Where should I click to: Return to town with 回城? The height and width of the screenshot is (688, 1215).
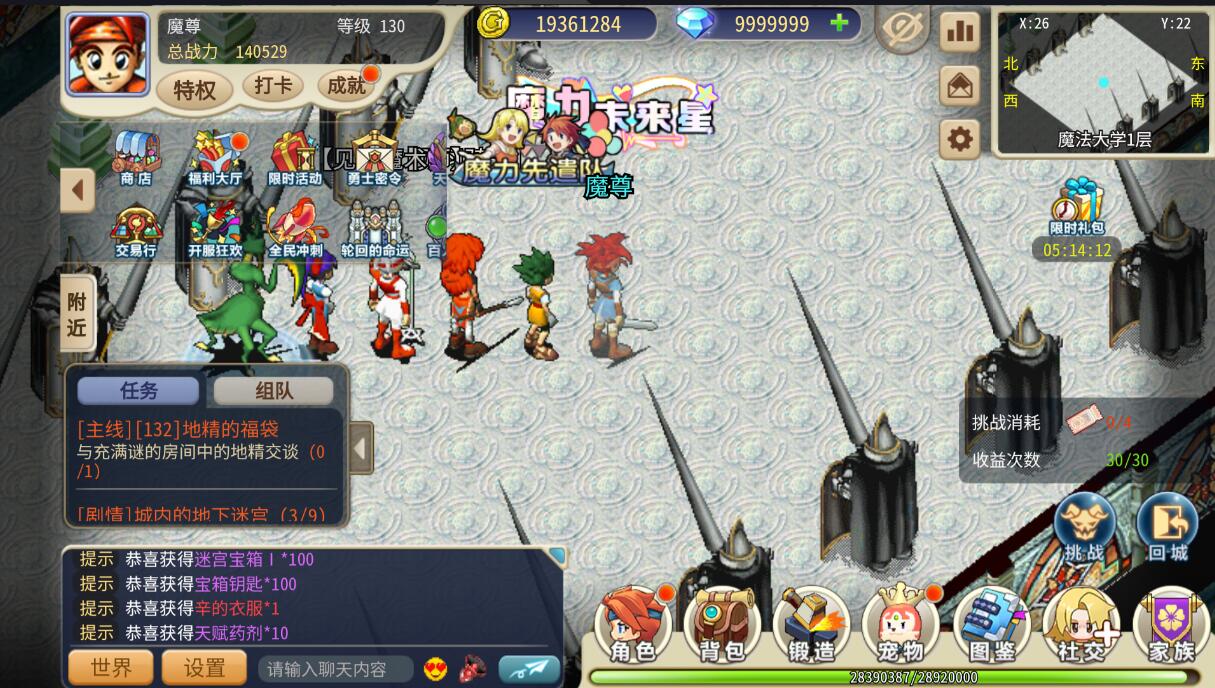pyautogui.click(x=1167, y=527)
